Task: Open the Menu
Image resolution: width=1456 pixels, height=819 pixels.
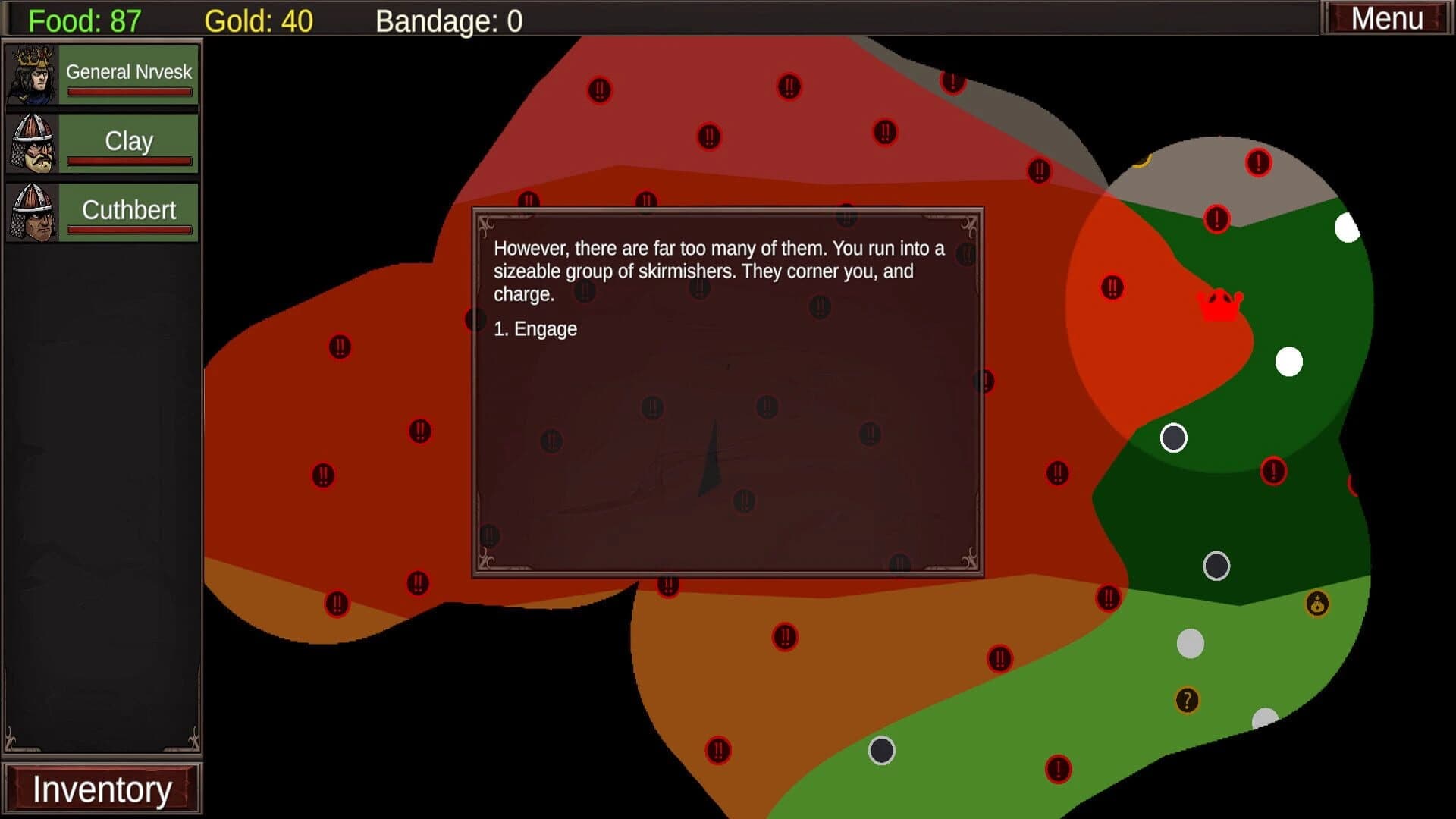Action: pyautogui.click(x=1386, y=17)
